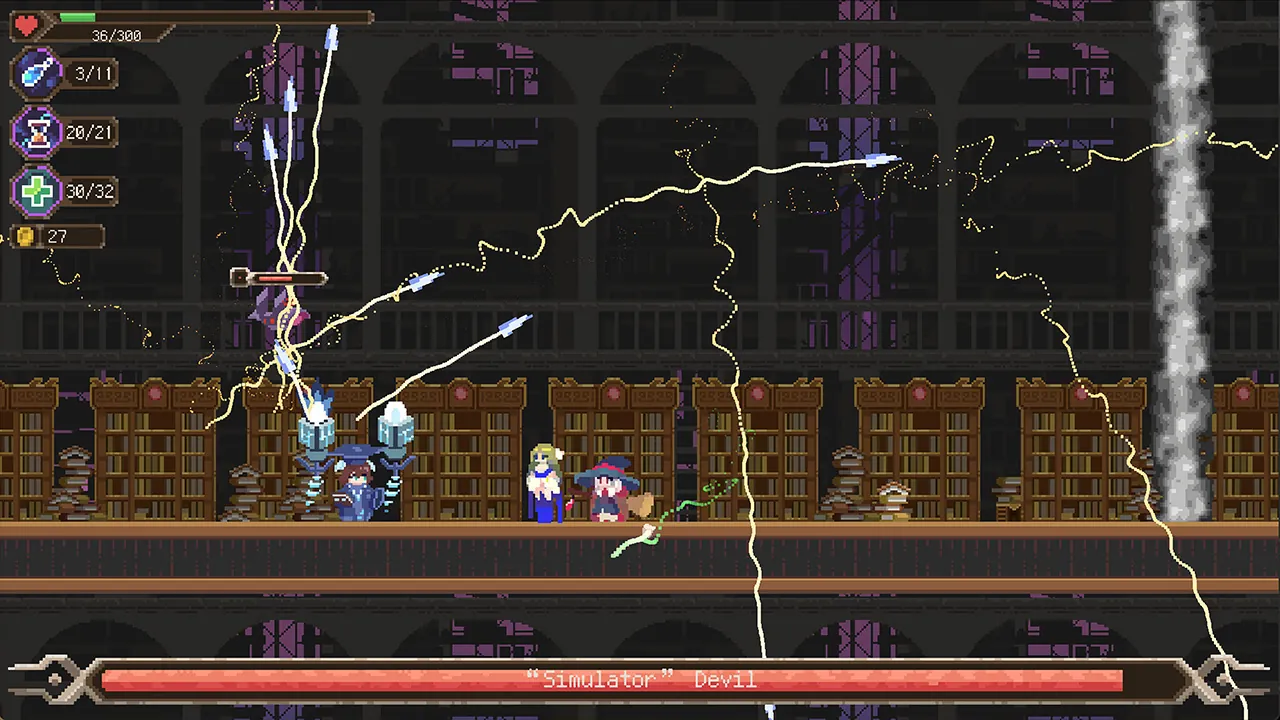Click the coin count showing 27

[57, 236]
